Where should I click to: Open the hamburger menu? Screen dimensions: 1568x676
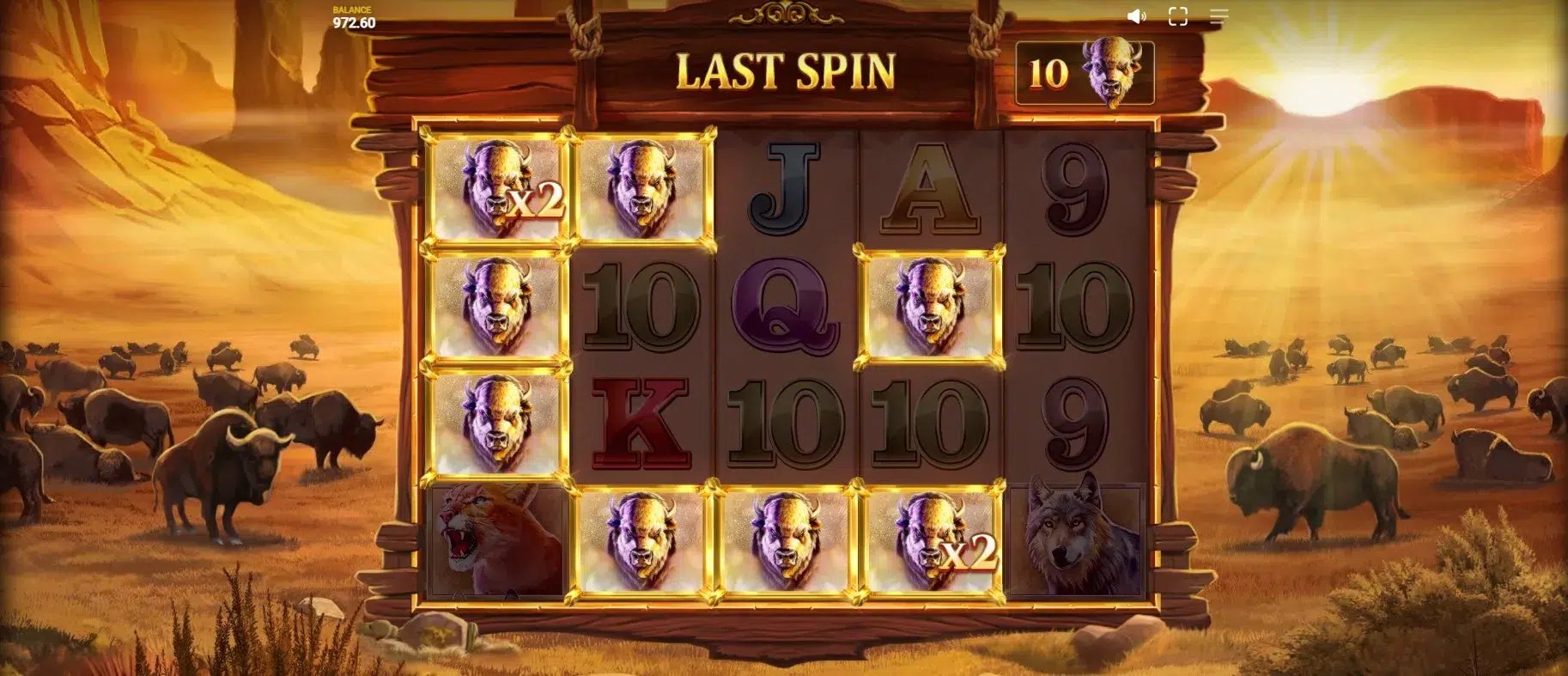click(1219, 16)
